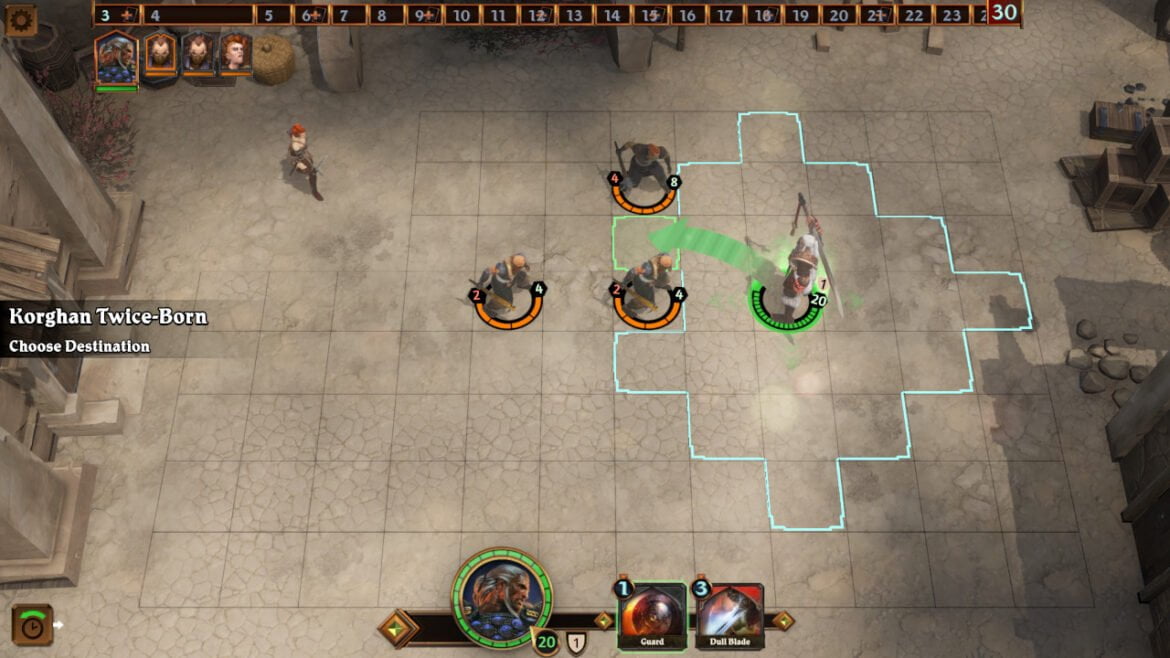The width and height of the screenshot is (1170, 658).
Task: Select Korghan's portrait in the turn order
Action: tap(116, 56)
